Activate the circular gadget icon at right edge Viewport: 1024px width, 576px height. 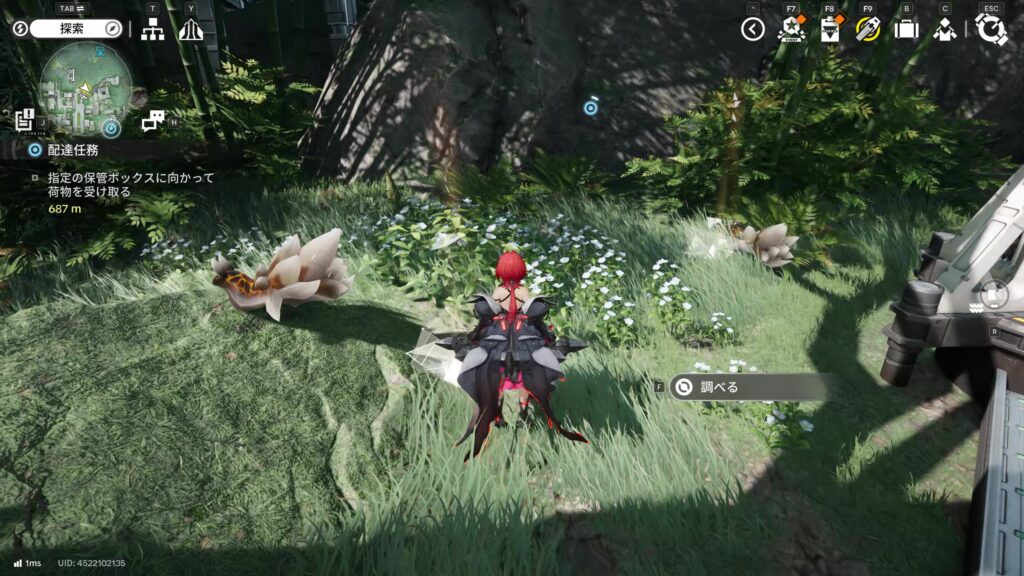point(995,294)
